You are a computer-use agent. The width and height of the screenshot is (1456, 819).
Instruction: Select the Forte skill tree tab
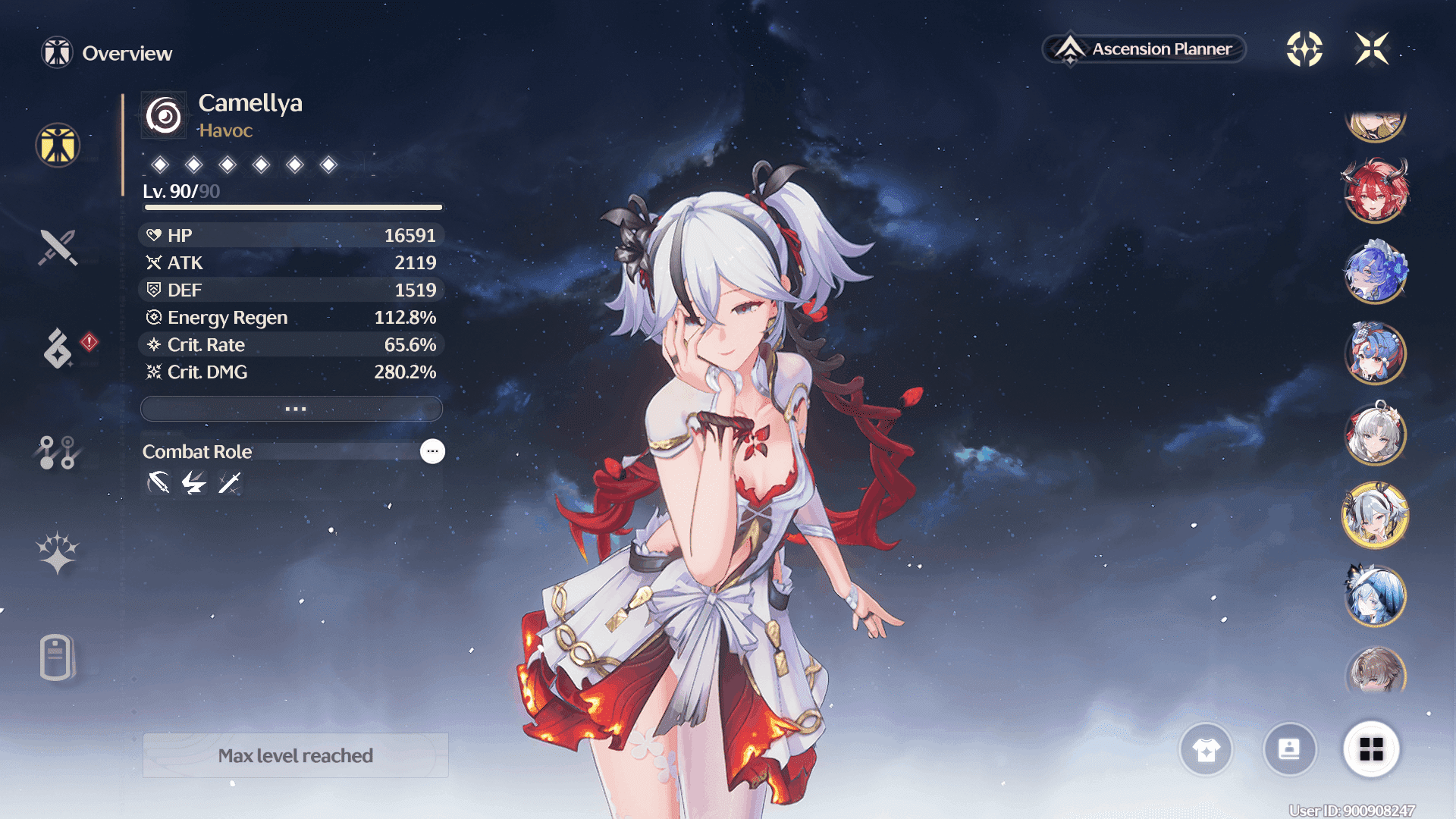tap(58, 452)
